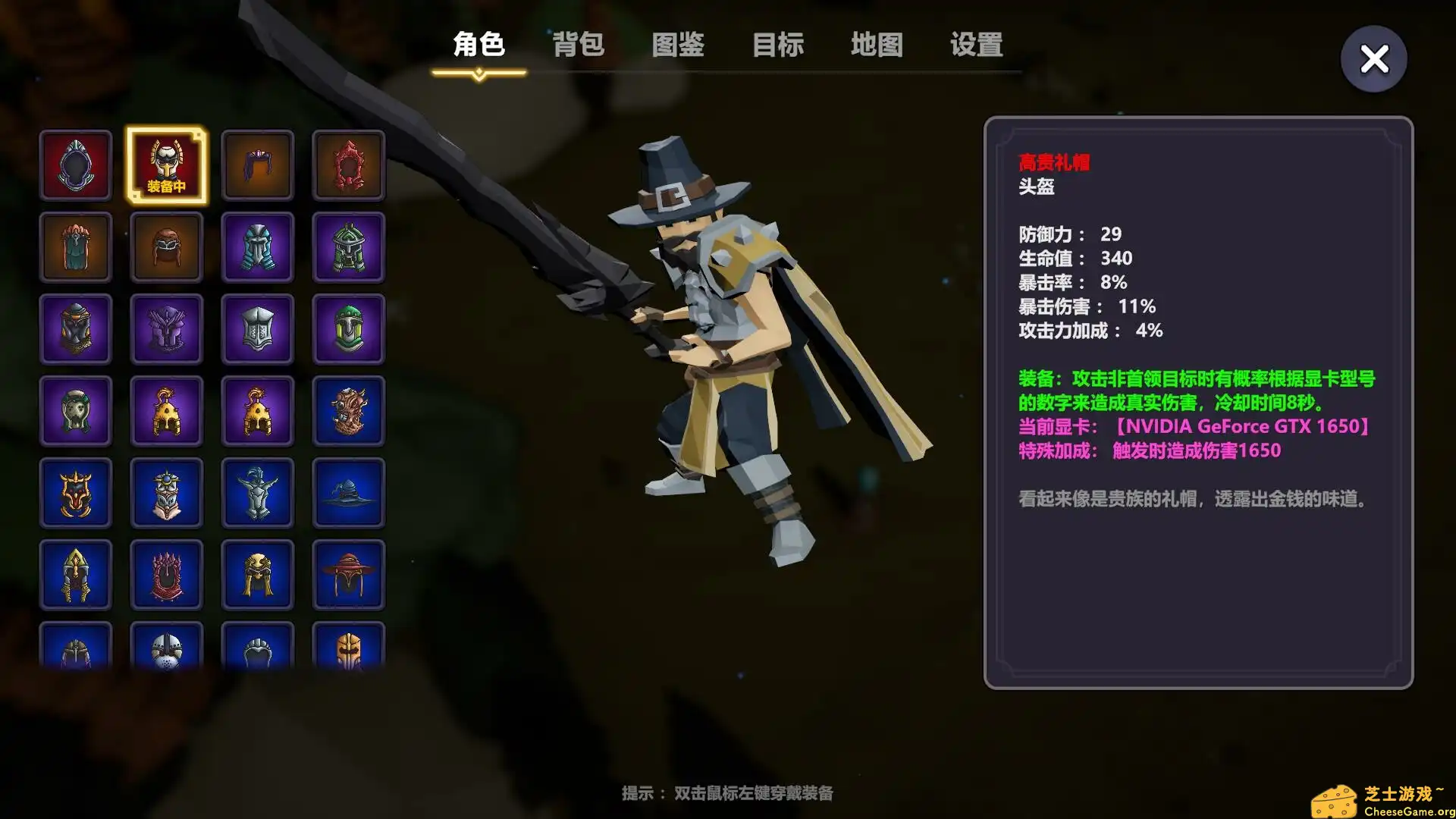Select the equipped golden pharaoh helmet

pos(166,165)
